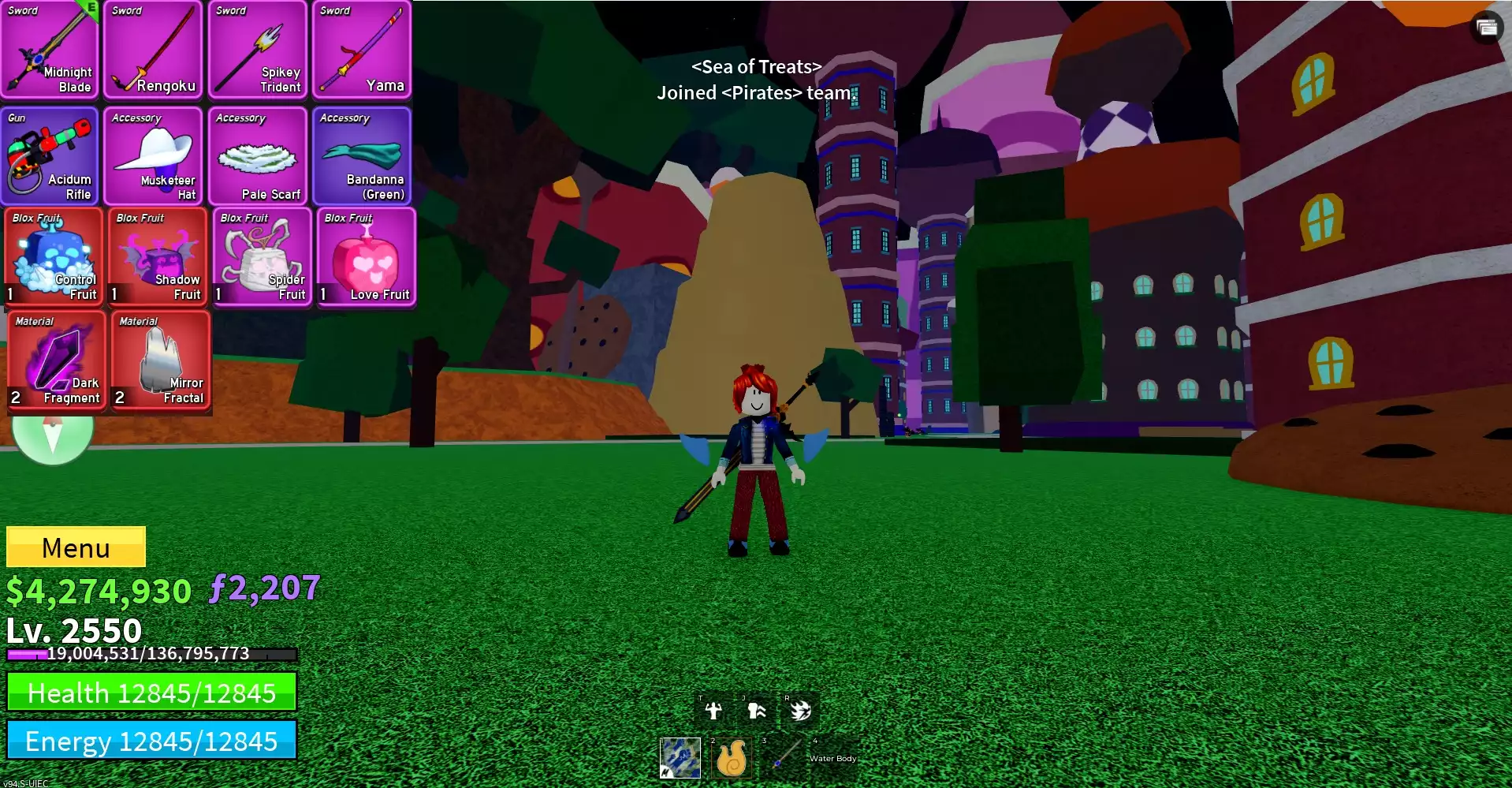Screen dimensions: 1512x788
Task: Choose the Rengoku sword slot
Action: (x=154, y=50)
